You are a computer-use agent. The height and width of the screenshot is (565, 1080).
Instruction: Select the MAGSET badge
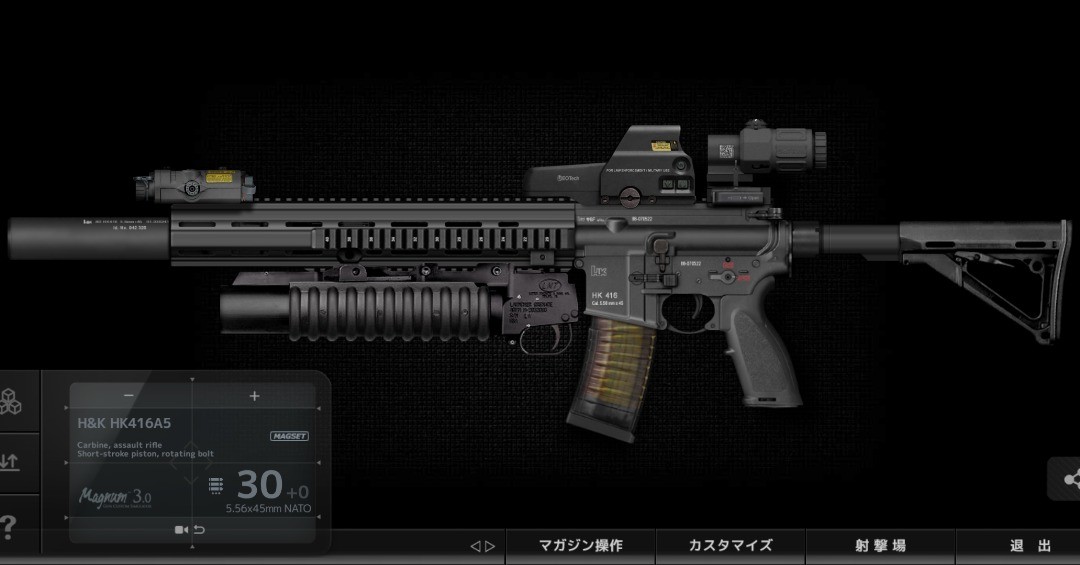[x=289, y=436]
